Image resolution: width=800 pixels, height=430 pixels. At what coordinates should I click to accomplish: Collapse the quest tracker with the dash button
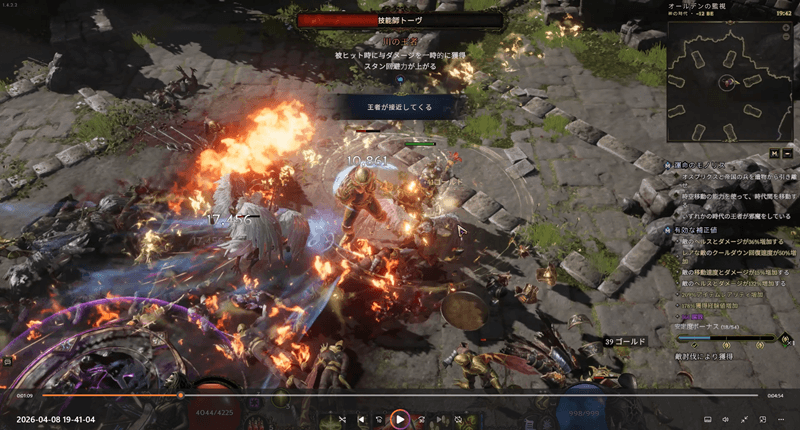coord(787,153)
